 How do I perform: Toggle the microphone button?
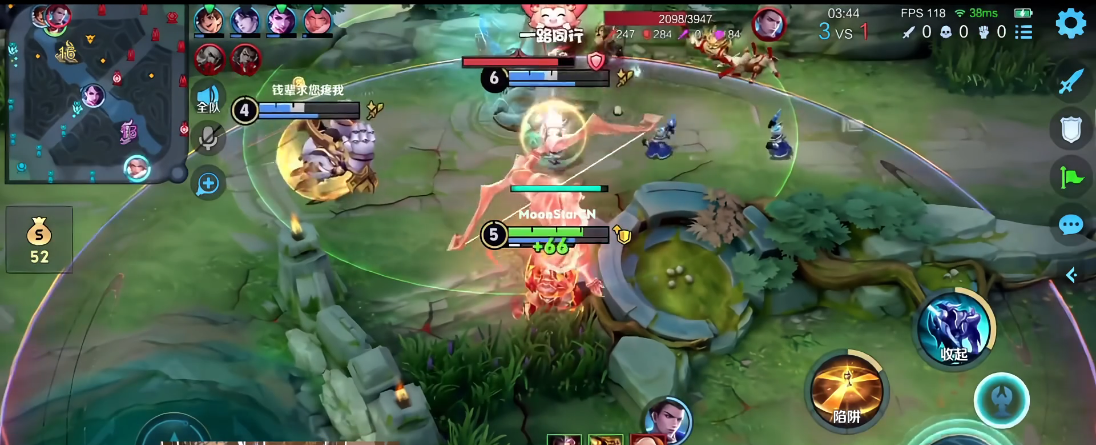tap(208, 138)
